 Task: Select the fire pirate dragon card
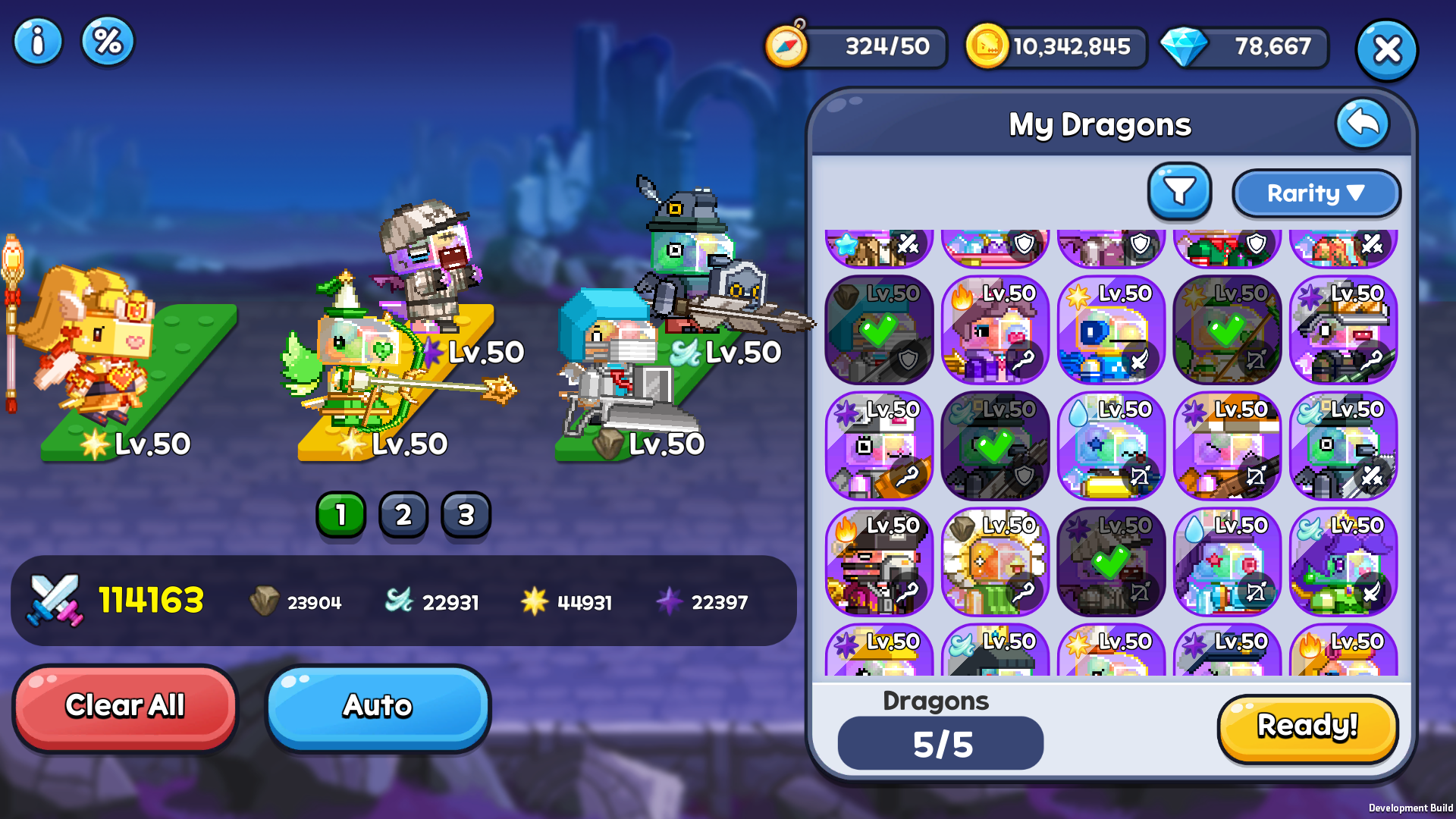pyautogui.click(x=879, y=562)
